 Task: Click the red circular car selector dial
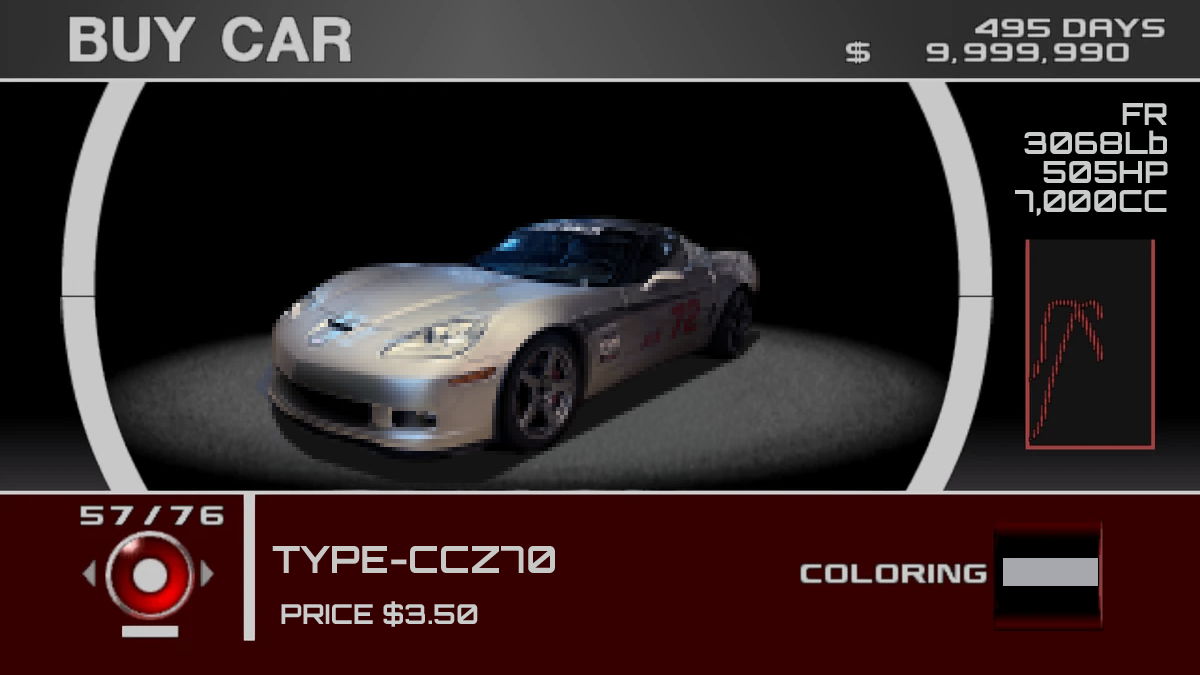coord(149,574)
